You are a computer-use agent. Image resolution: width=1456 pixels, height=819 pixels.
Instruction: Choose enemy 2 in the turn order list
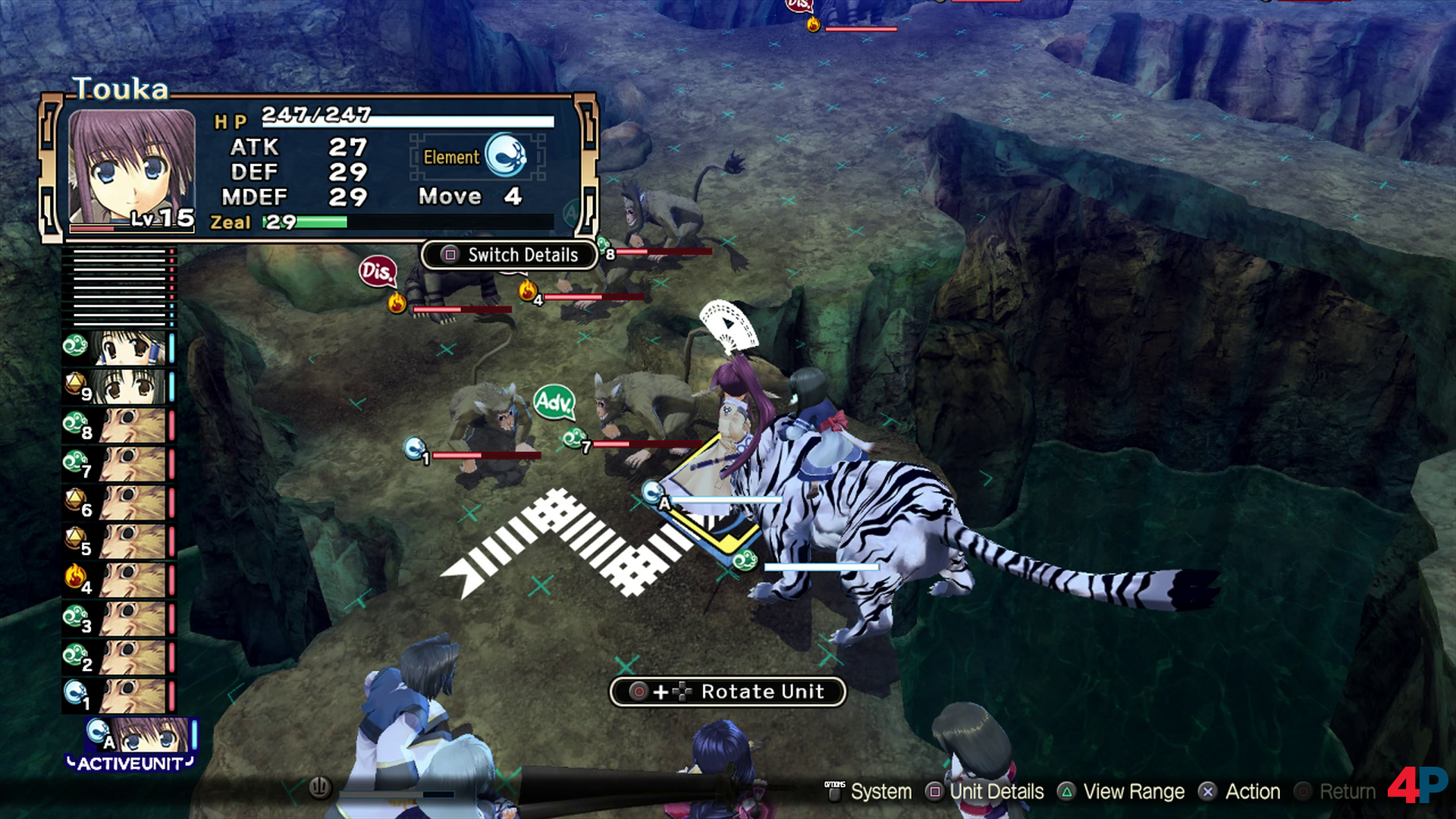click(133, 657)
